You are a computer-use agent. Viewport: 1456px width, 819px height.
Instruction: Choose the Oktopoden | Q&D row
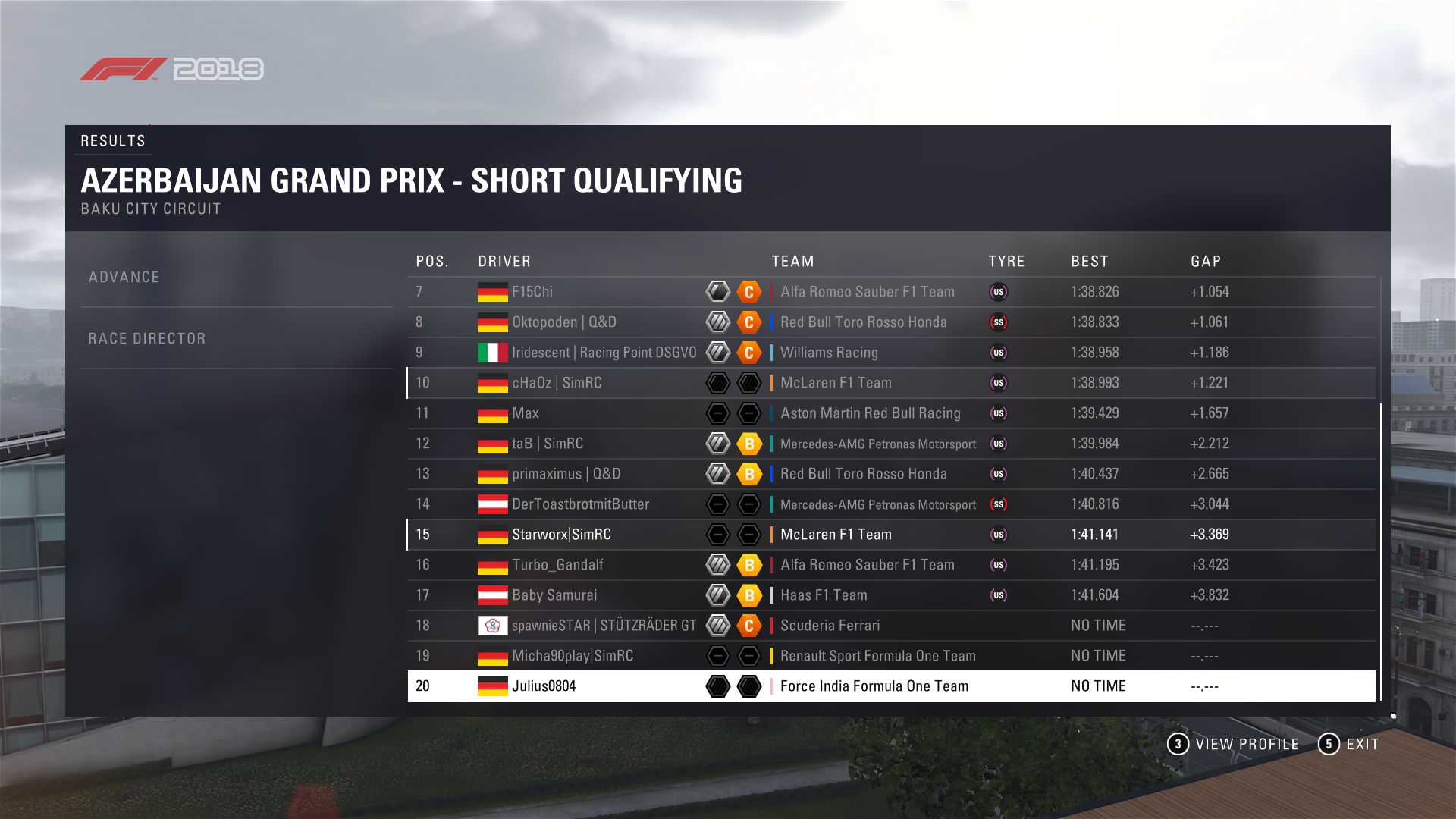[x=564, y=322]
